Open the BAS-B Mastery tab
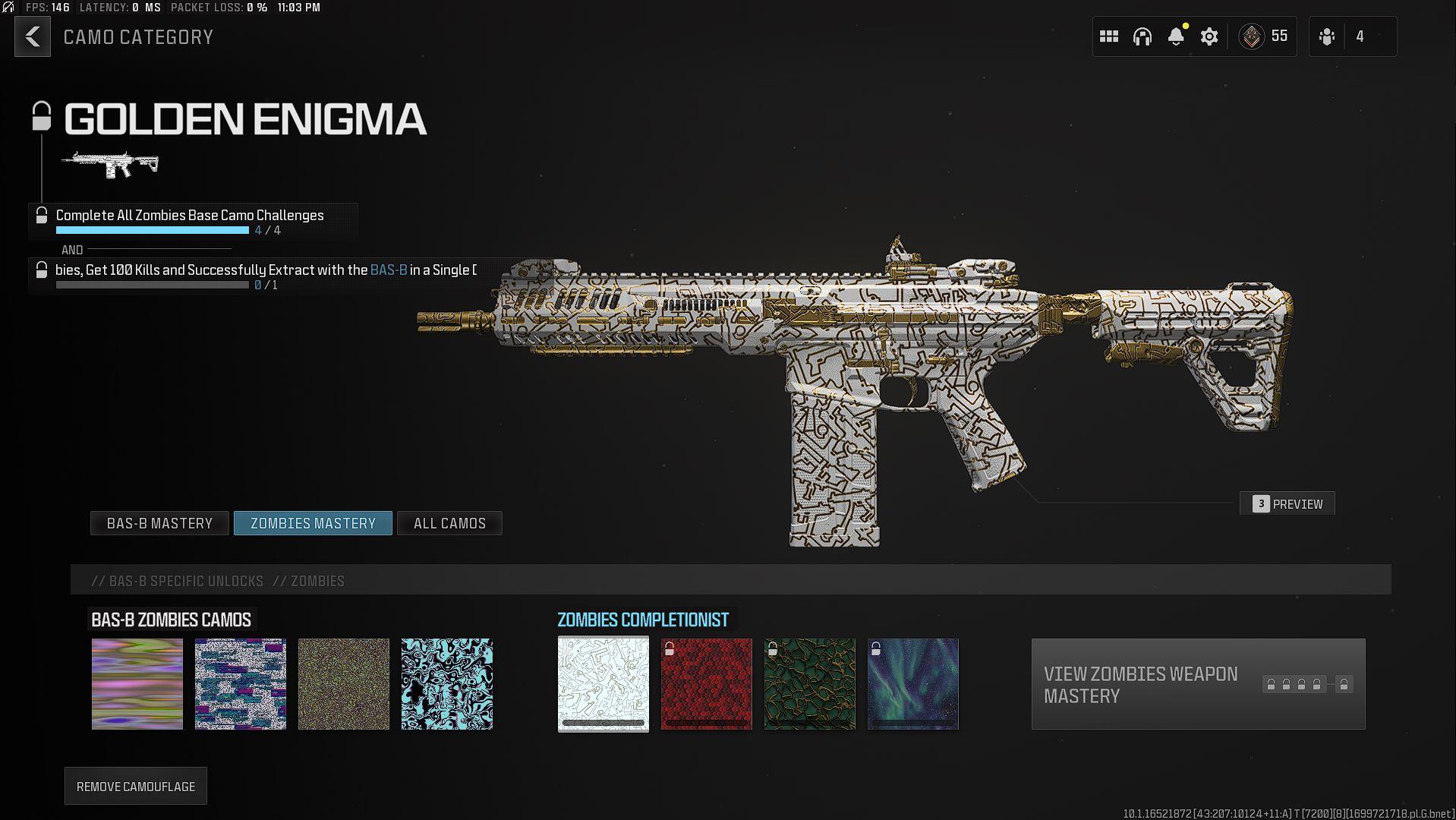Image resolution: width=1456 pixels, height=820 pixels. (x=159, y=523)
